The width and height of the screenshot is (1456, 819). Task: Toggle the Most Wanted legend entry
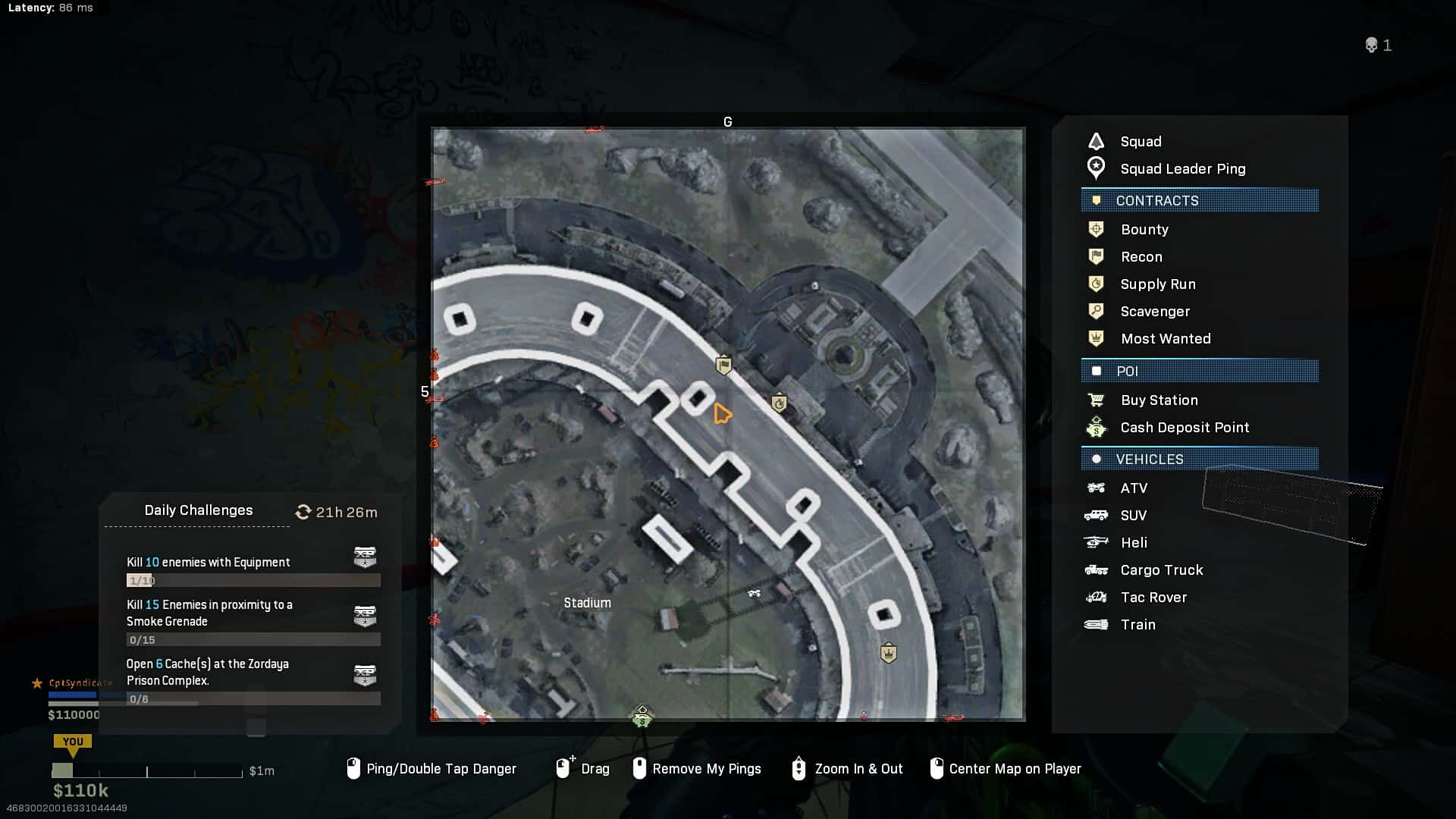(x=1165, y=339)
